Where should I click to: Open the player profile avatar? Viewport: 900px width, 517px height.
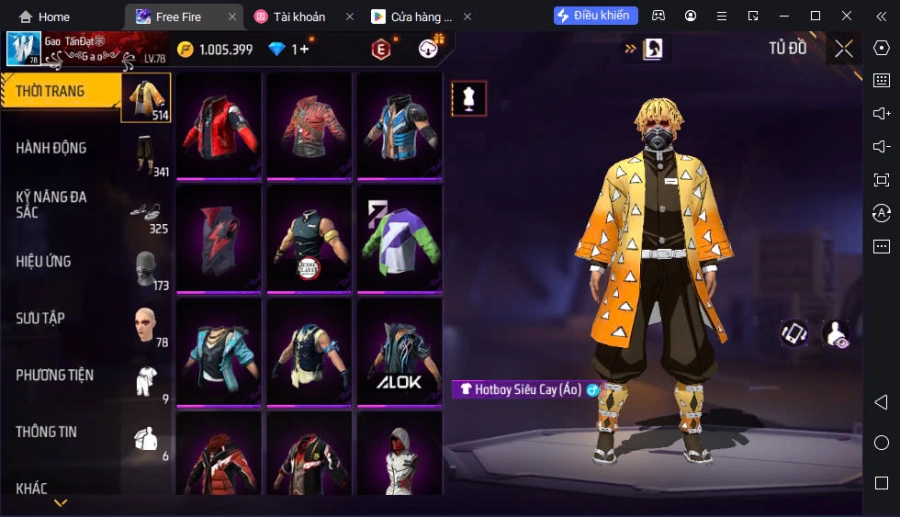pos(23,48)
